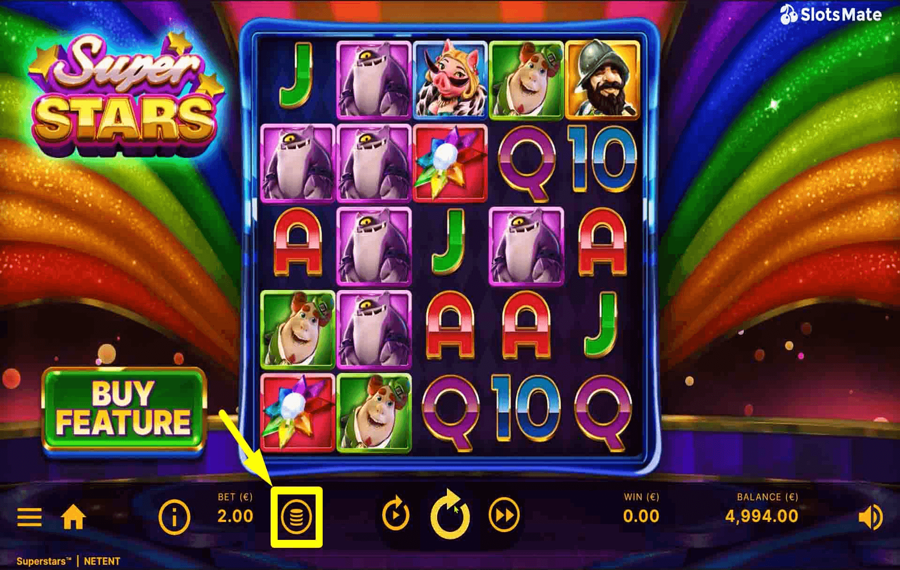Open the coin stack bet settings
Viewport: 900px width, 570px height.
coord(297,517)
